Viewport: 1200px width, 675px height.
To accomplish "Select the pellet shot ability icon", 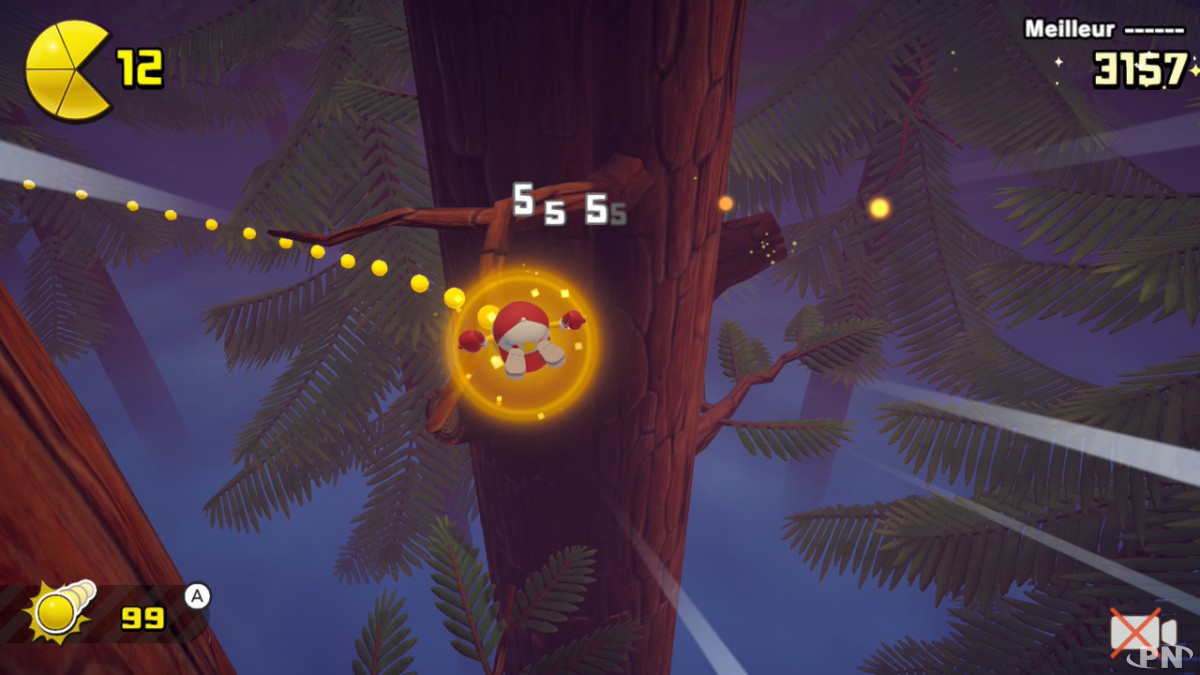I will point(62,611).
